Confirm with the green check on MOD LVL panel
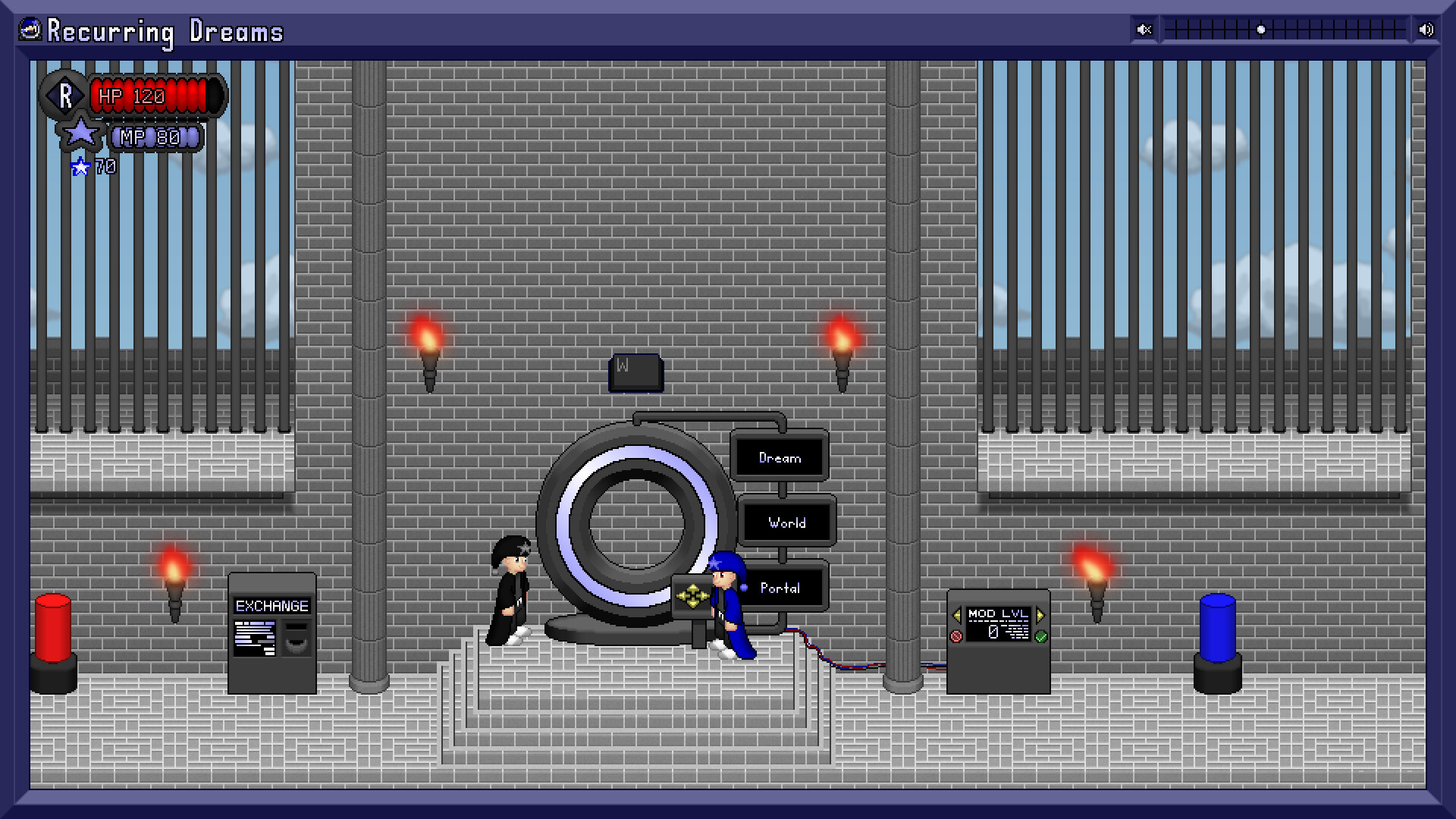The image size is (1456, 819). [1041, 635]
